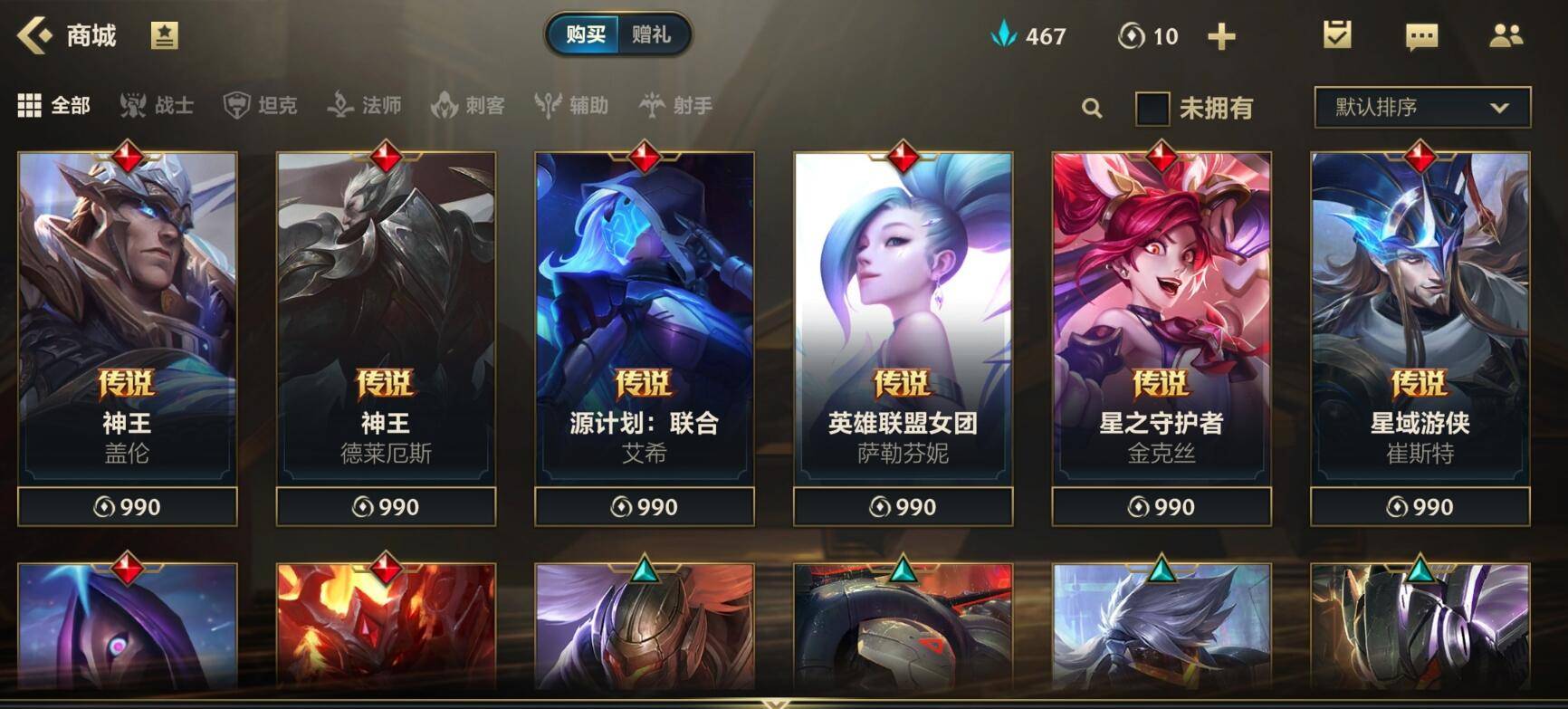Add more currency with the plus button

coord(1221,36)
